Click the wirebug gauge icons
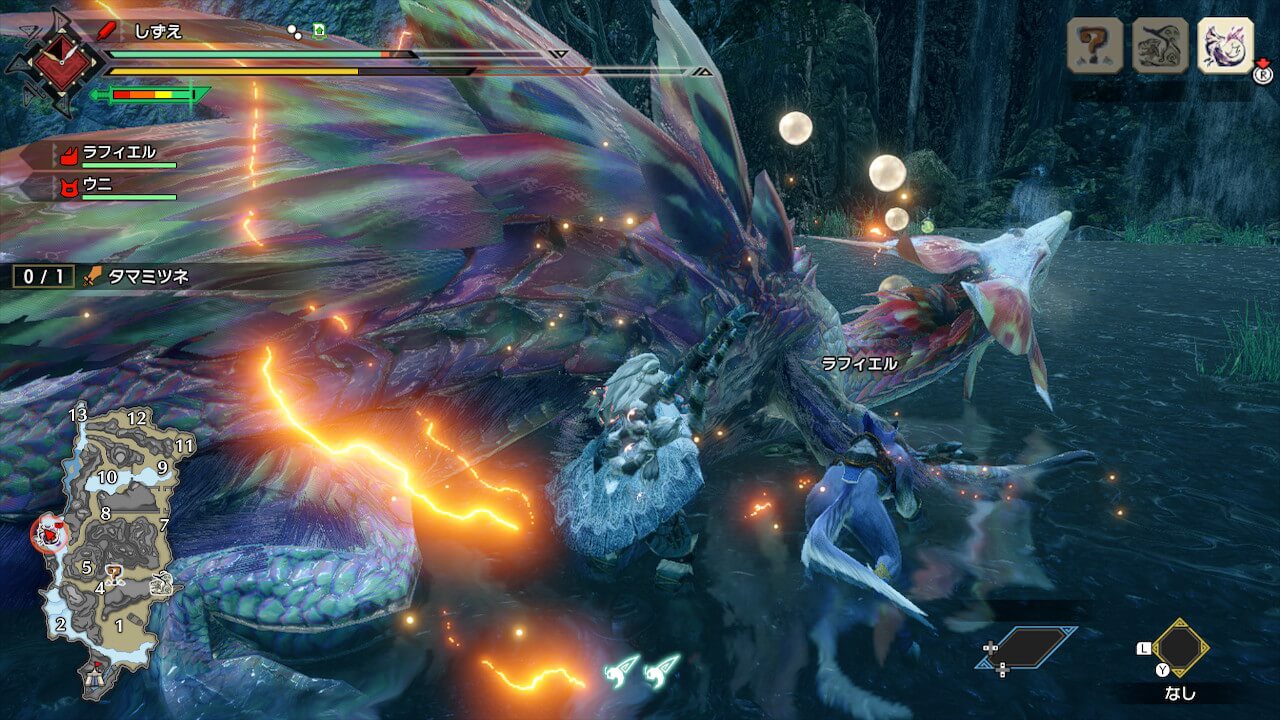The height and width of the screenshot is (720, 1280). [642, 670]
